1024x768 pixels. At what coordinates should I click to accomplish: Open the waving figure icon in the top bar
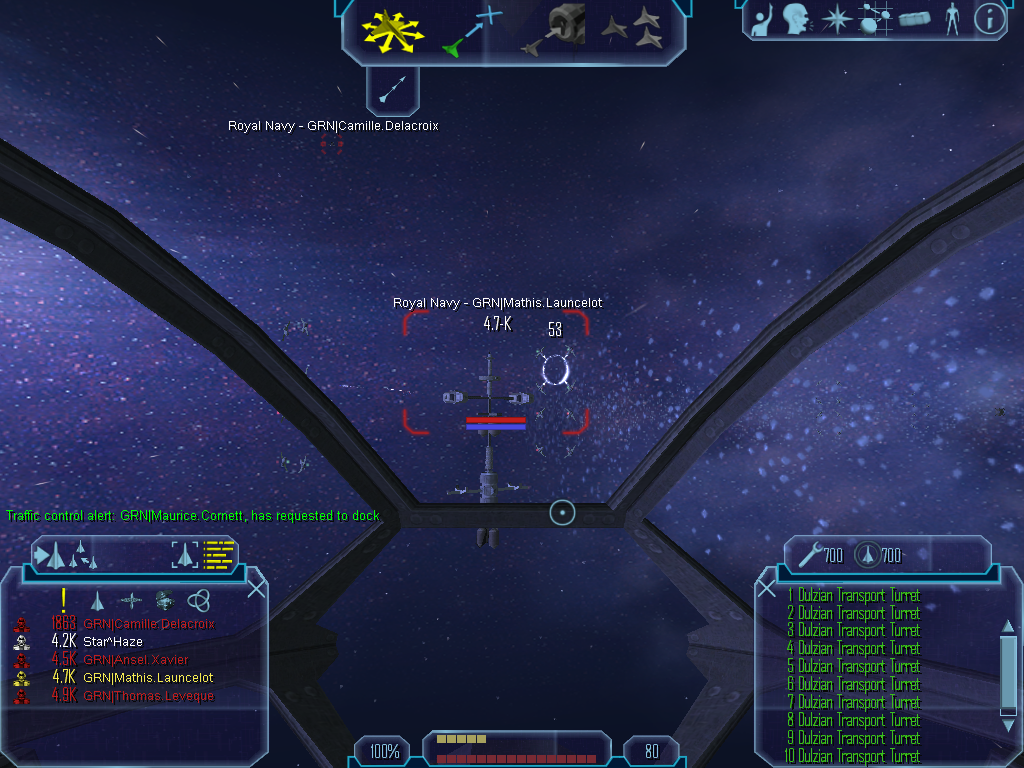(x=762, y=20)
